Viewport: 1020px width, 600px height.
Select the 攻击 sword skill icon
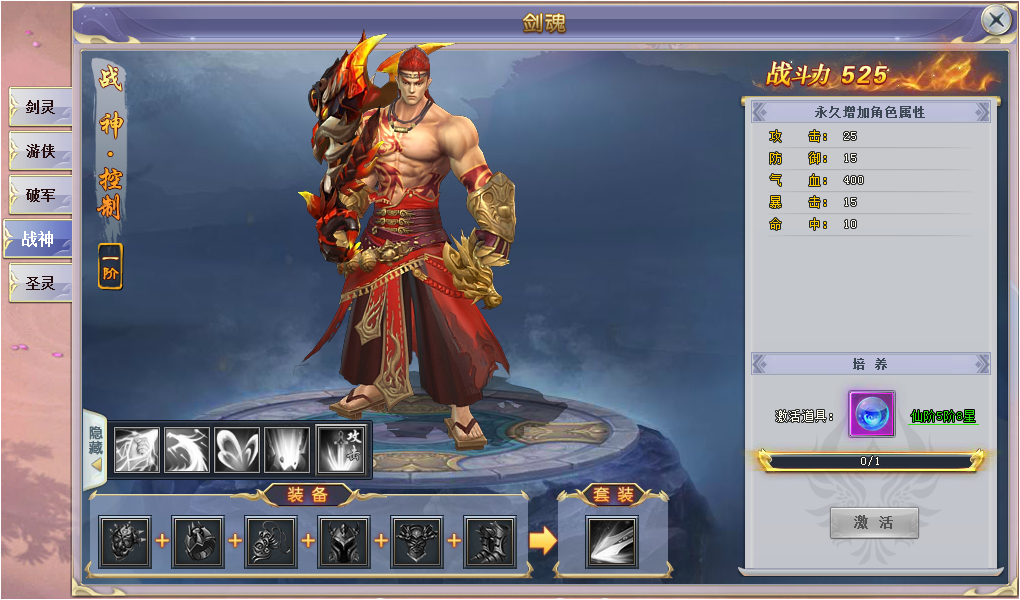pyautogui.click(x=341, y=449)
